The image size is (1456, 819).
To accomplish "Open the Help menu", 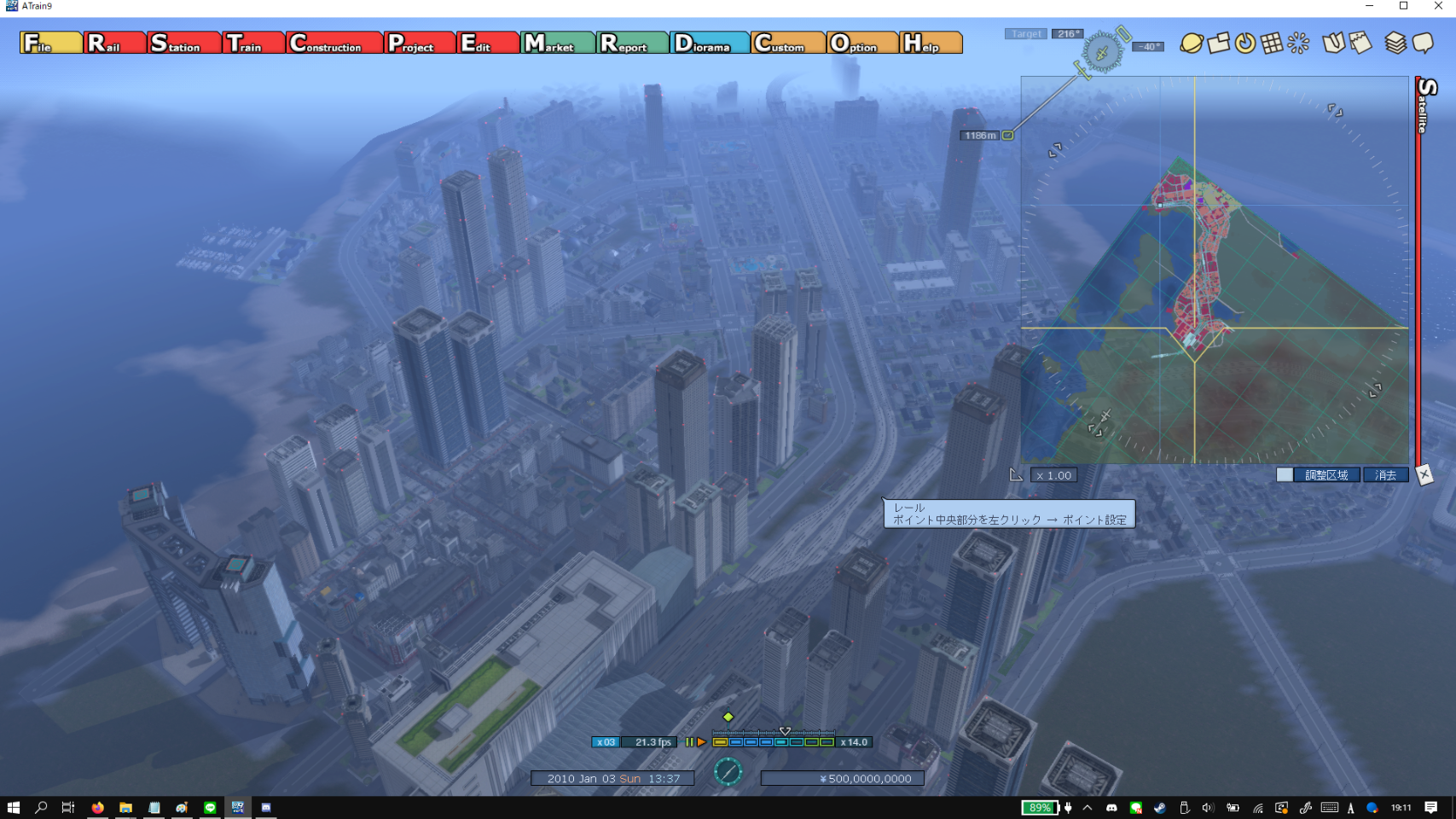I will pos(930,43).
